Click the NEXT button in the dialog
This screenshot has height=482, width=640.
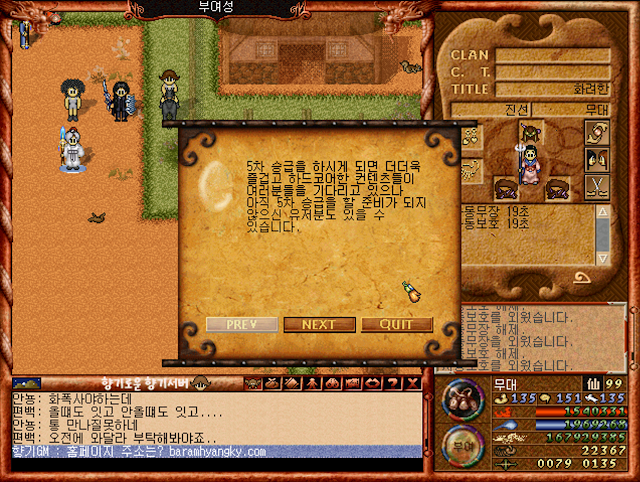[319, 325]
